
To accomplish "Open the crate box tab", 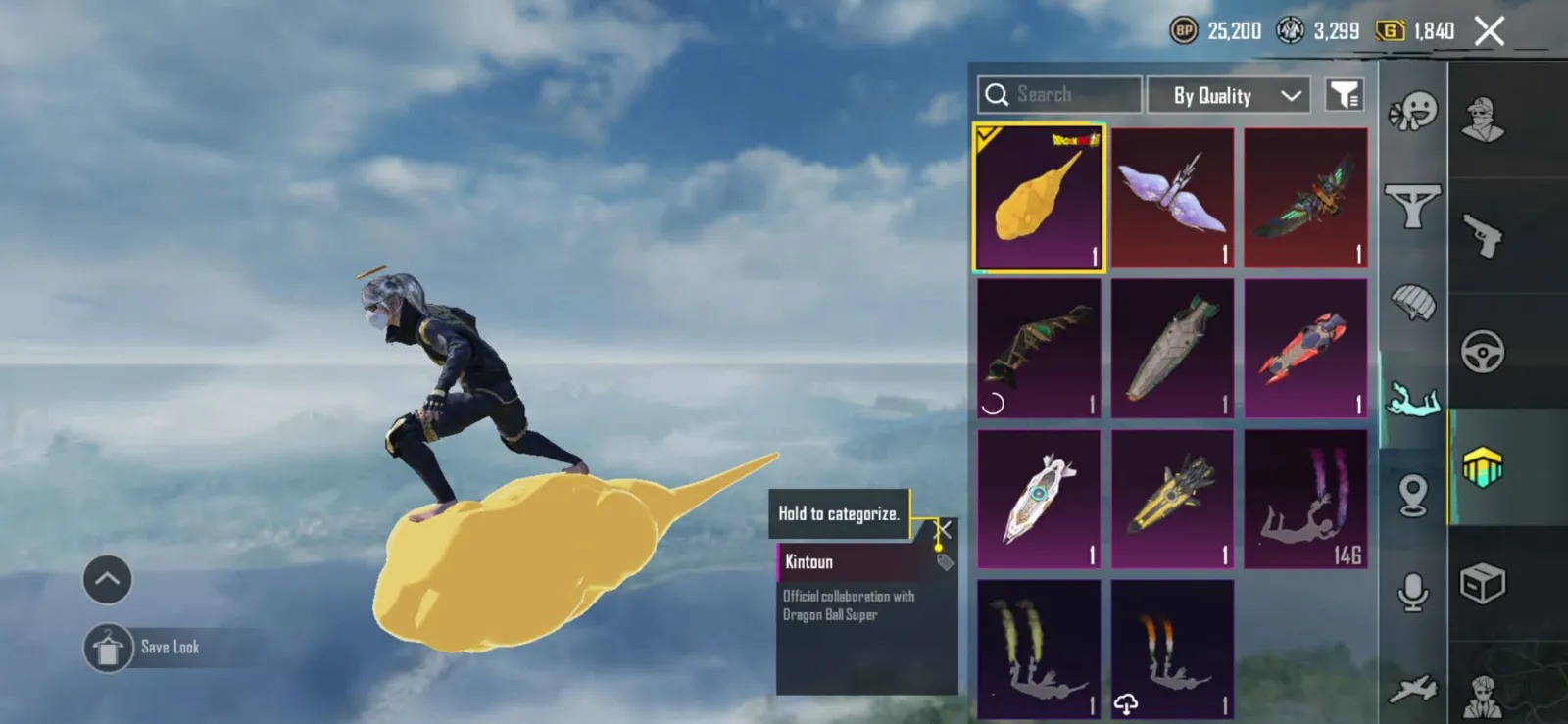I will [x=1483, y=585].
